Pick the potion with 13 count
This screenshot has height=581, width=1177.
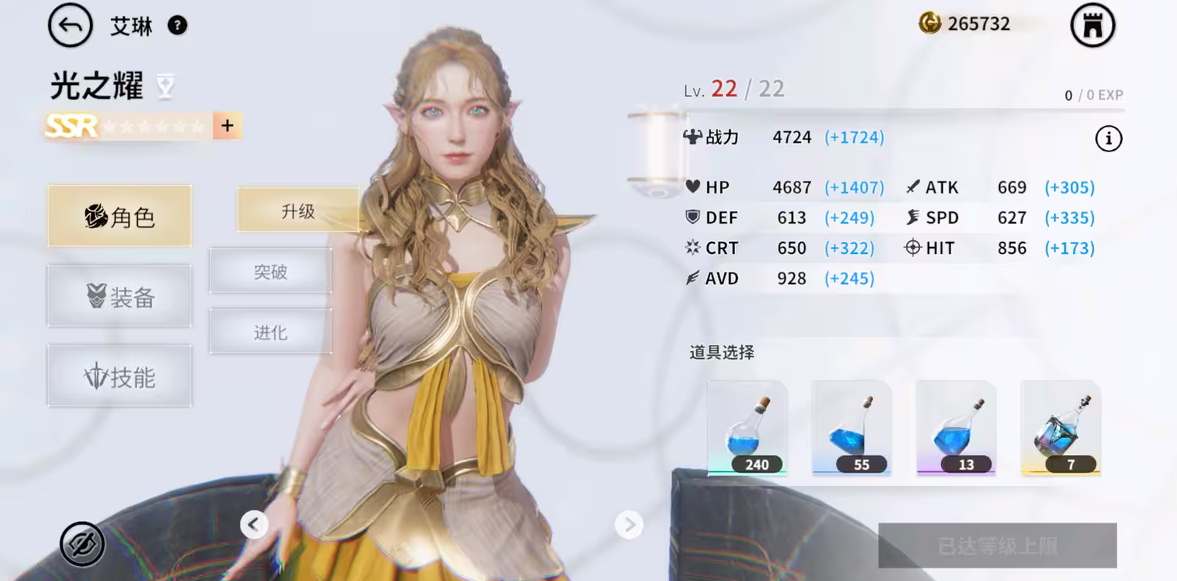pos(955,428)
